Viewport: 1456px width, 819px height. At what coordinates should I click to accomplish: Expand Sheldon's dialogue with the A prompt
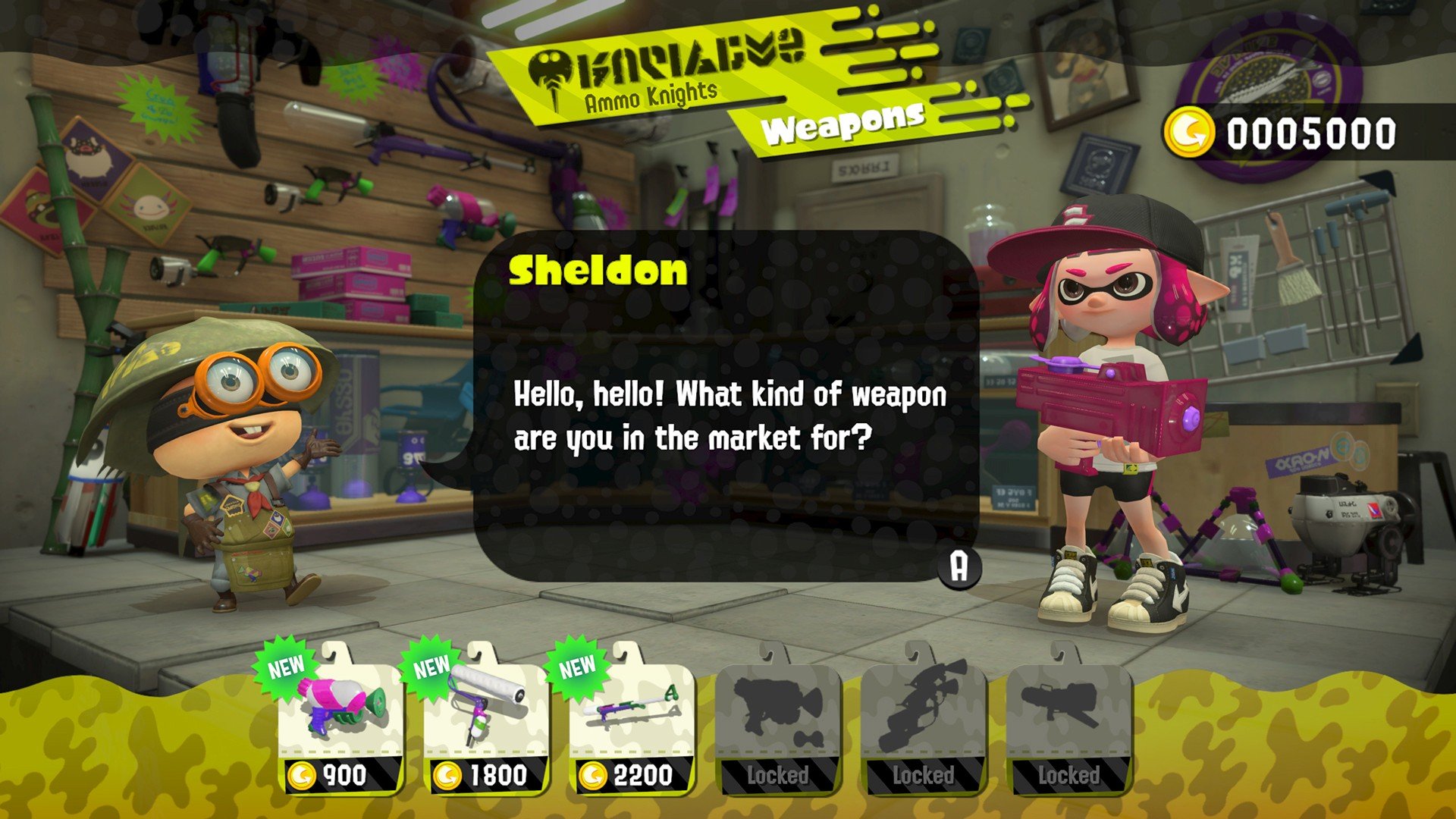pos(959,566)
